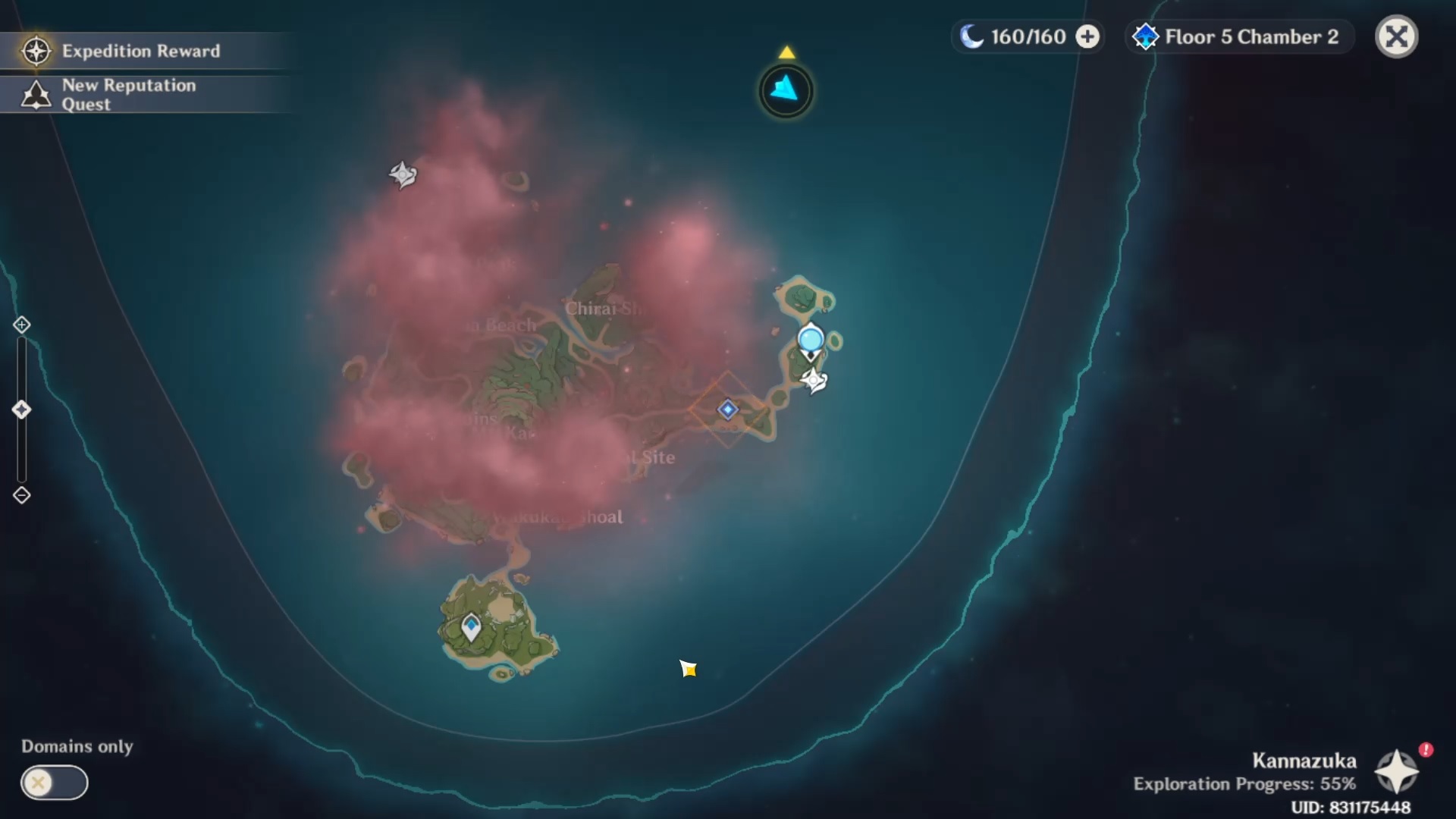Select the player location arrow marker
The height and width of the screenshot is (819, 1456).
pyautogui.click(x=688, y=668)
